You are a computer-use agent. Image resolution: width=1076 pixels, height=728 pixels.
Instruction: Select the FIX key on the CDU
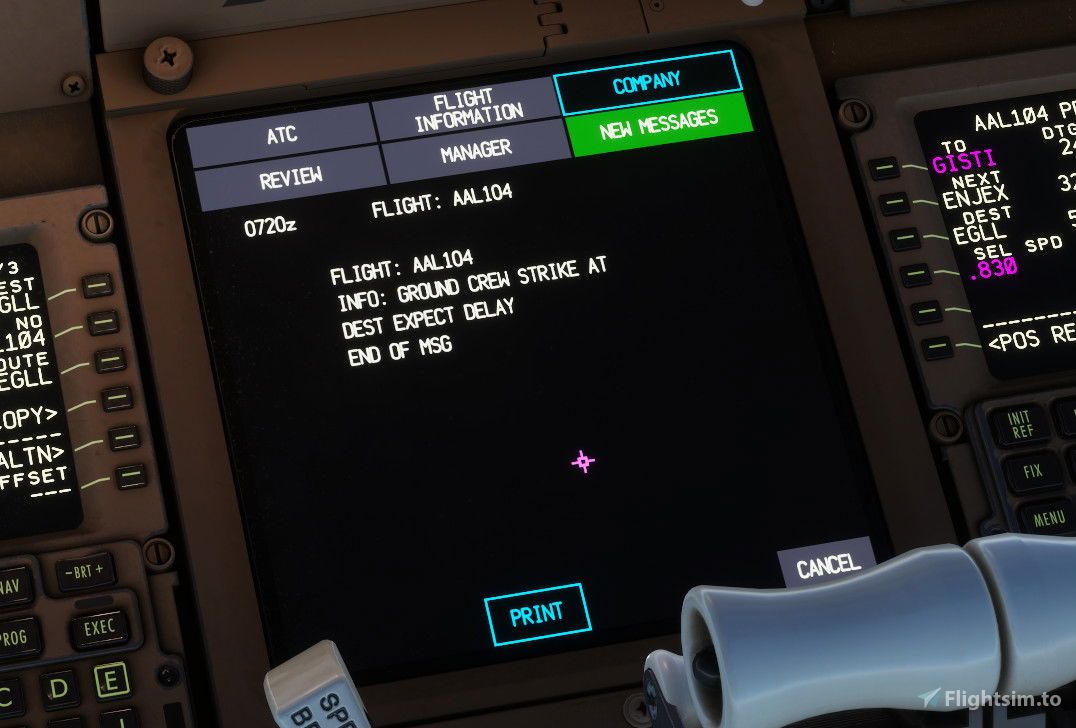click(x=1033, y=470)
